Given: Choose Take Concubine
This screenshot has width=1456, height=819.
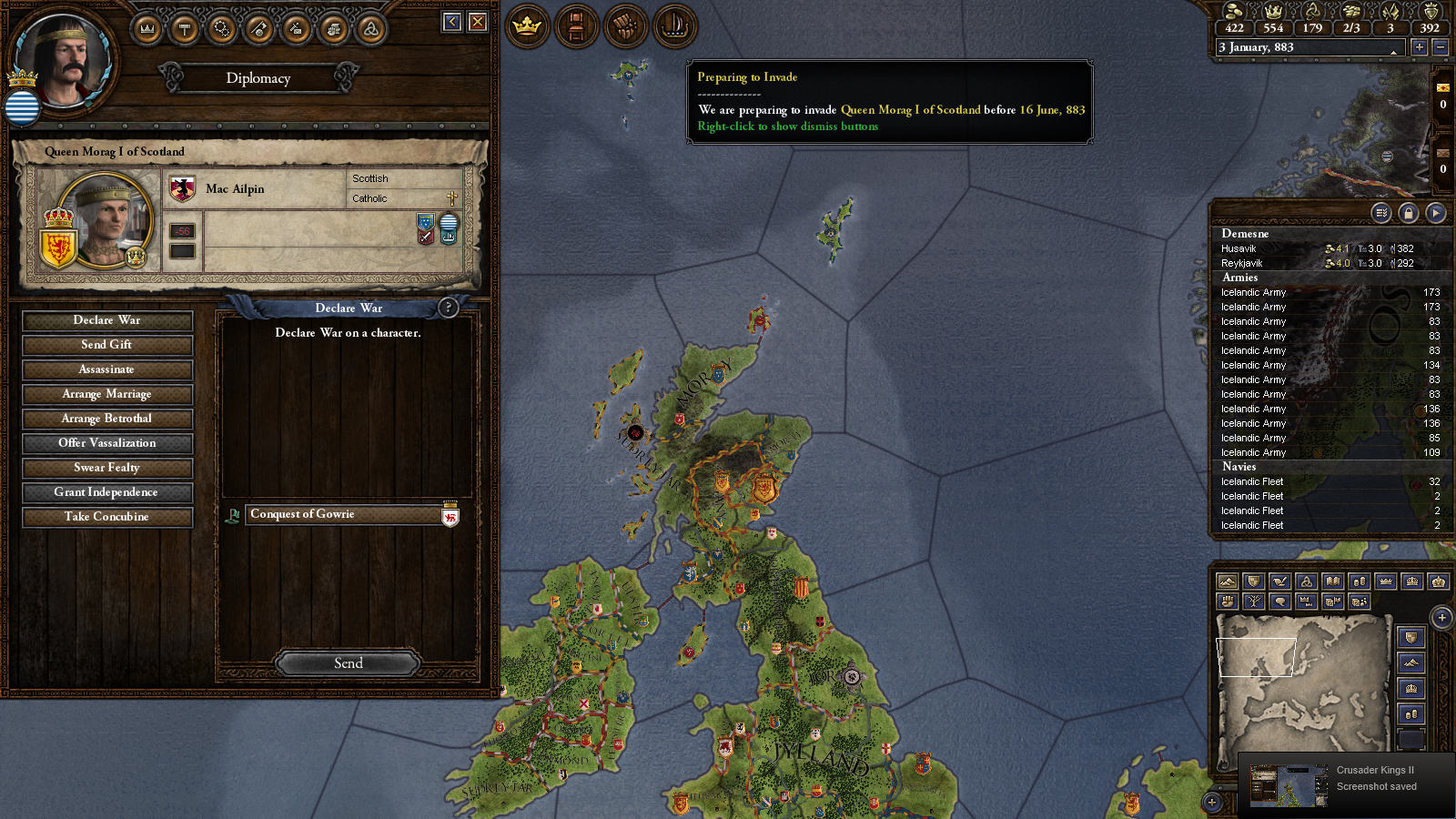Looking at the screenshot, I should [107, 517].
